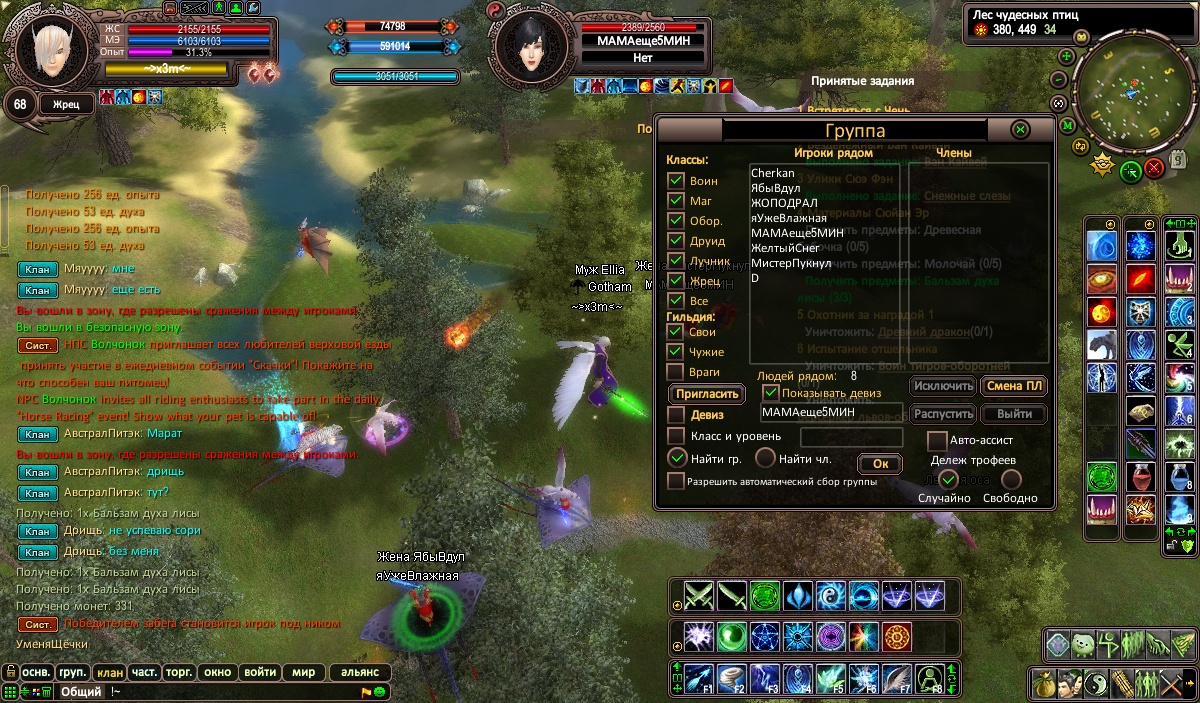Enable the Авто-ассист checkbox

[937, 440]
